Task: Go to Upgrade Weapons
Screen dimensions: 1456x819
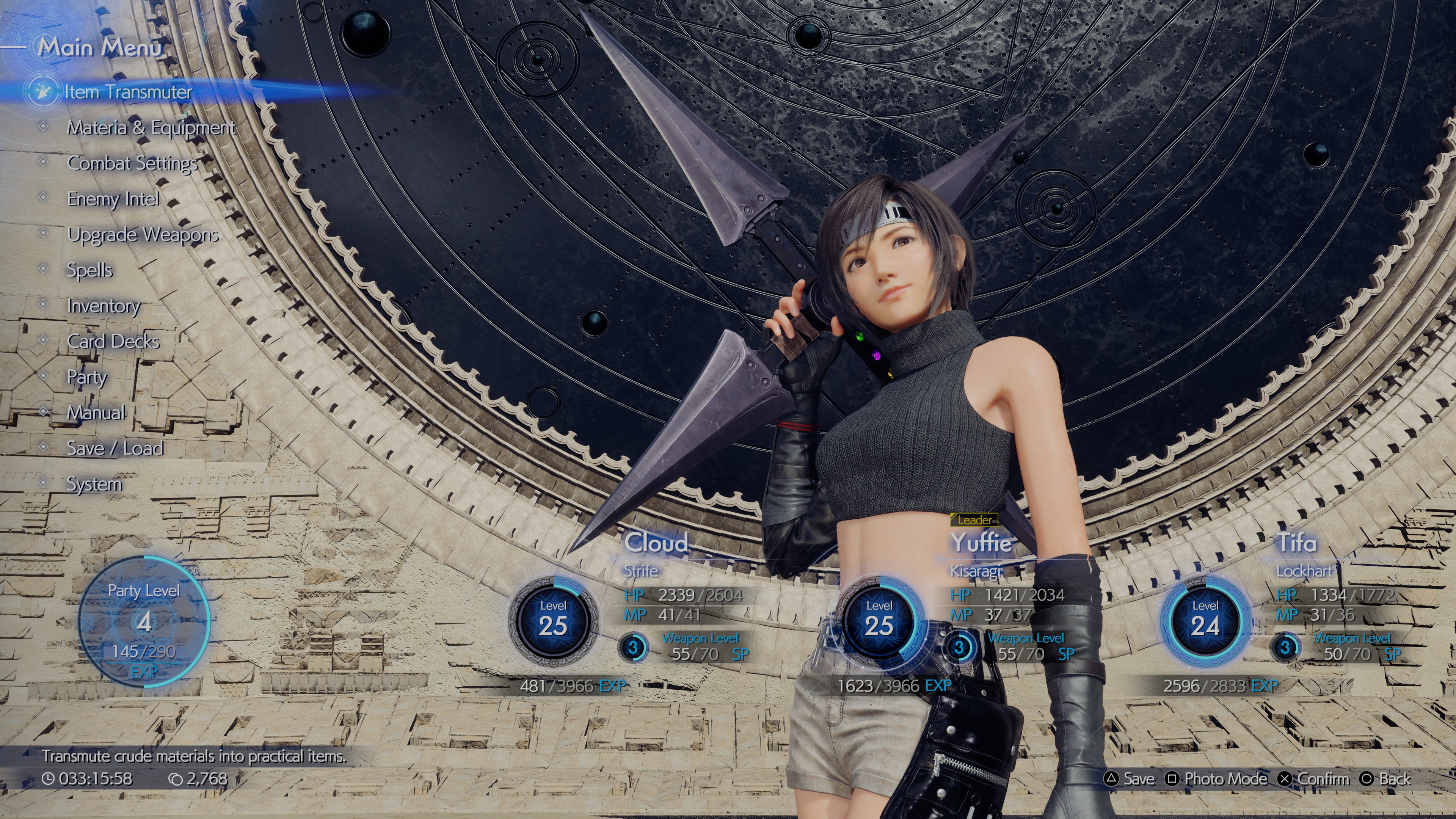Action: click(143, 235)
